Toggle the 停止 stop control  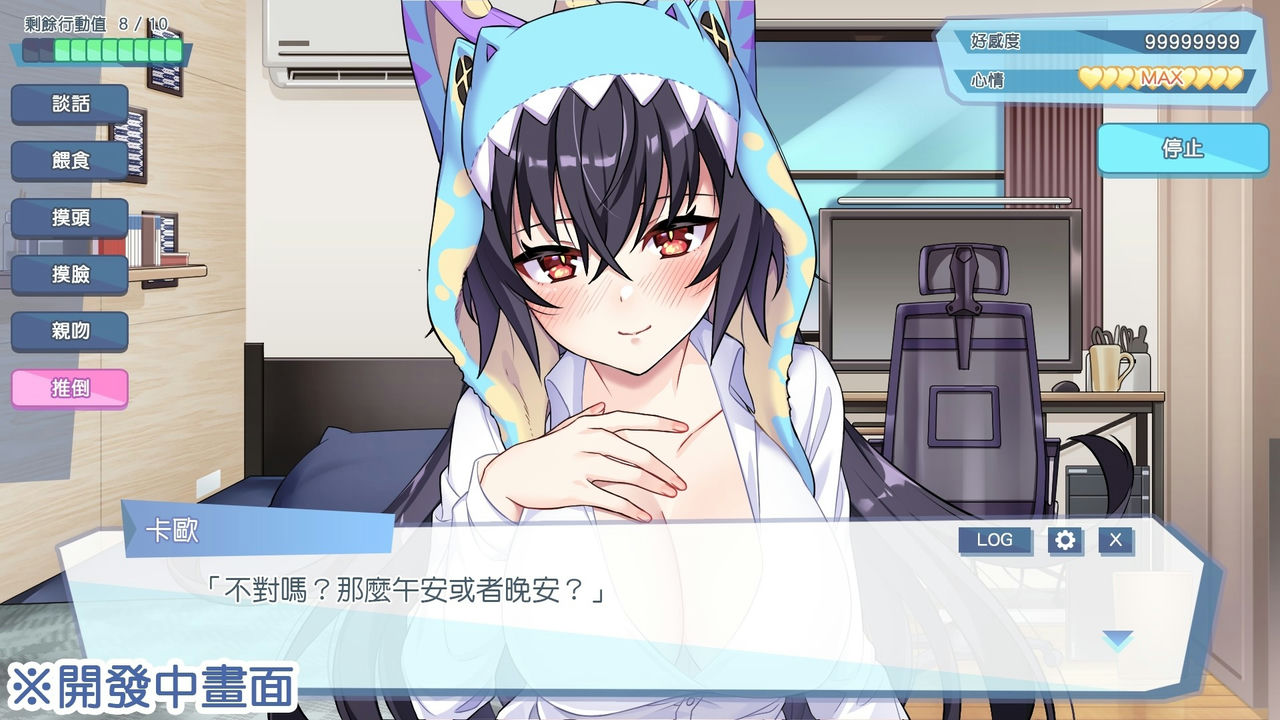coord(1185,150)
